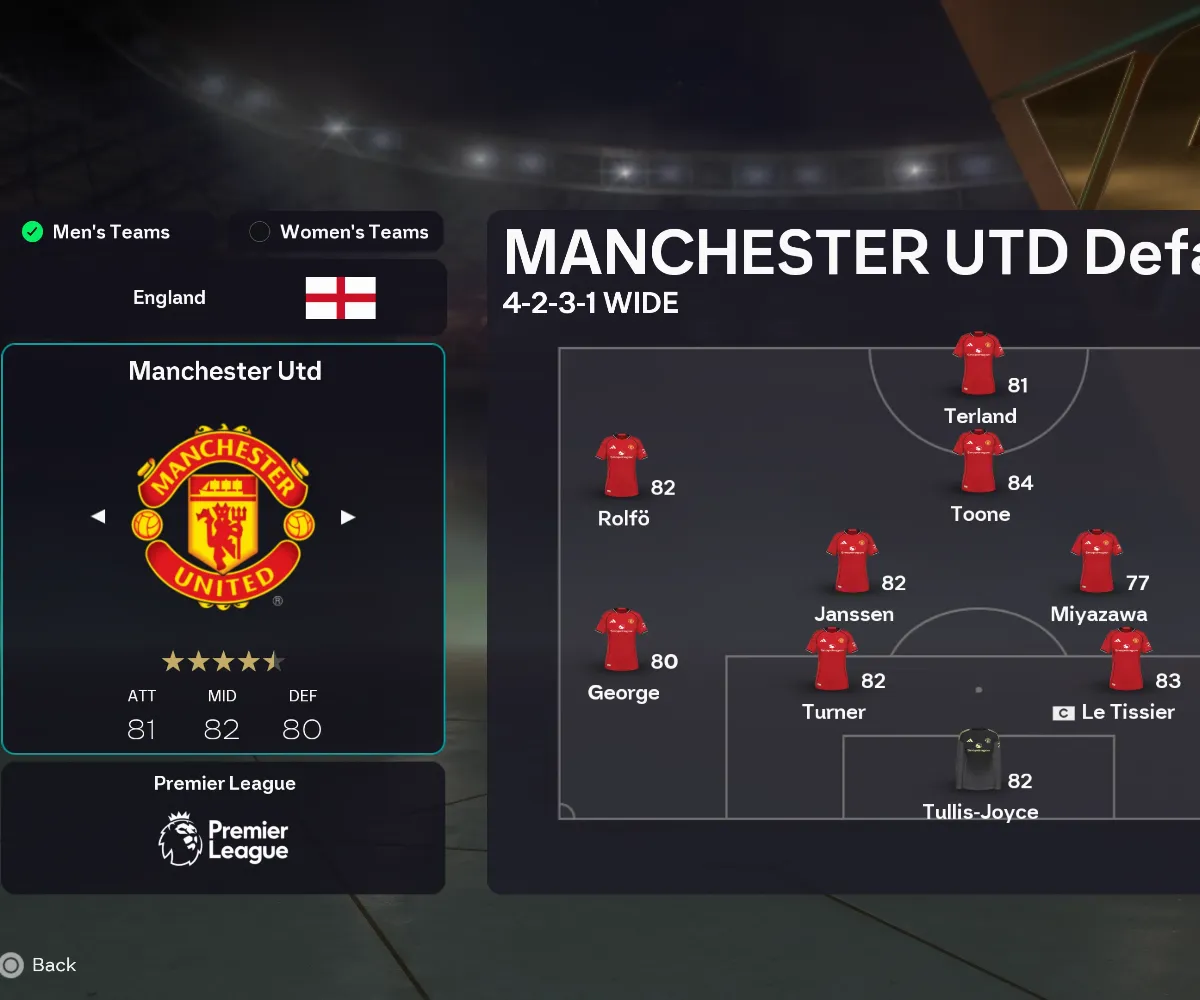Select the Men's Teams option
The width and height of the screenshot is (1200, 1000).
coord(97,232)
